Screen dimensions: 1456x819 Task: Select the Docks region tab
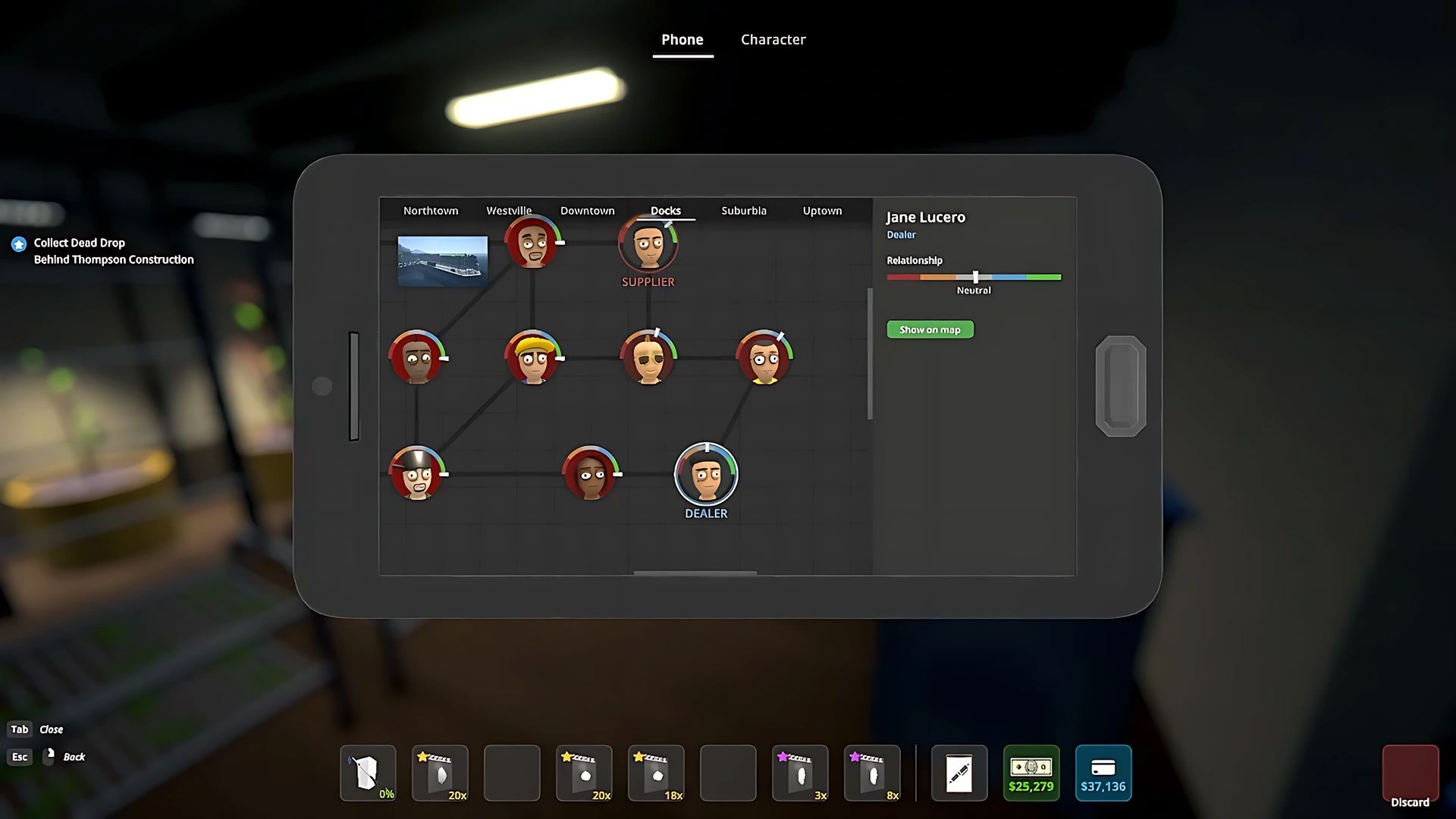tap(665, 211)
